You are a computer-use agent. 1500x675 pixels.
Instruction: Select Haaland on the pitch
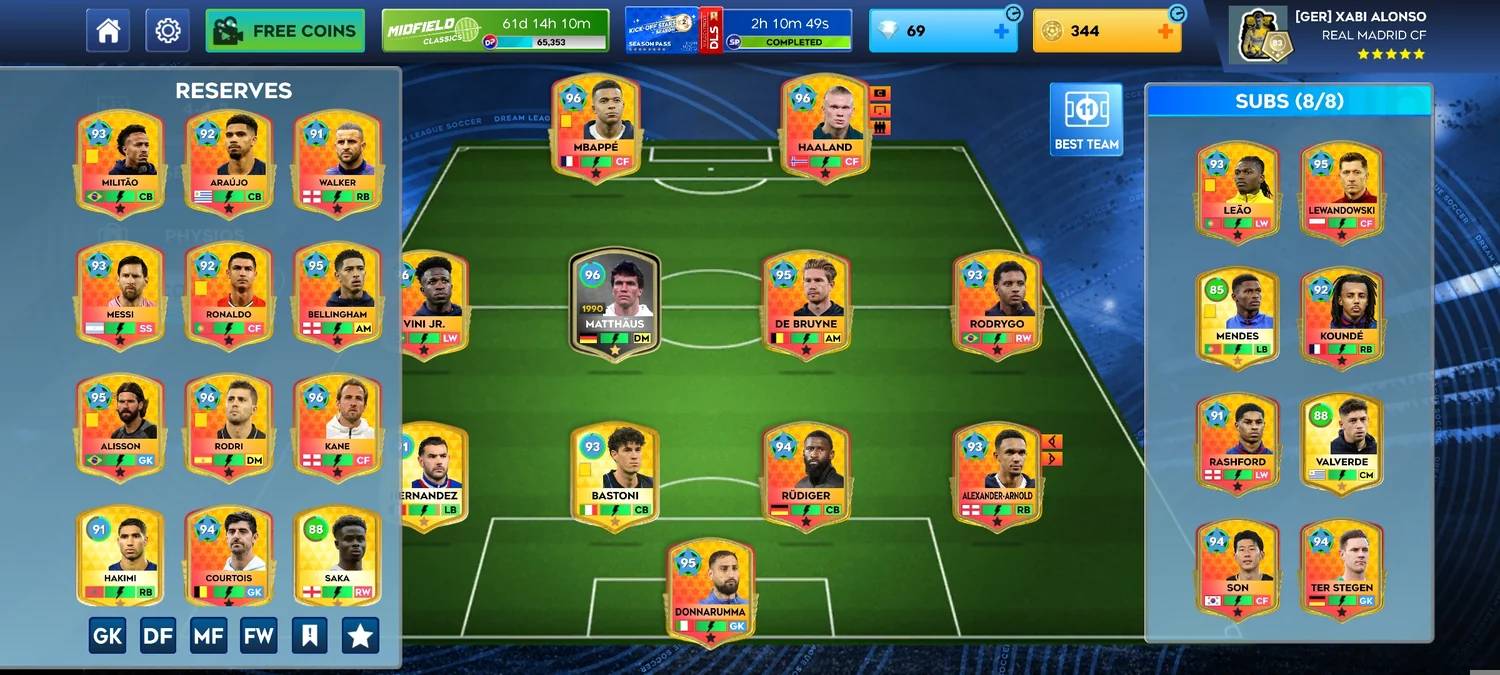point(824,127)
